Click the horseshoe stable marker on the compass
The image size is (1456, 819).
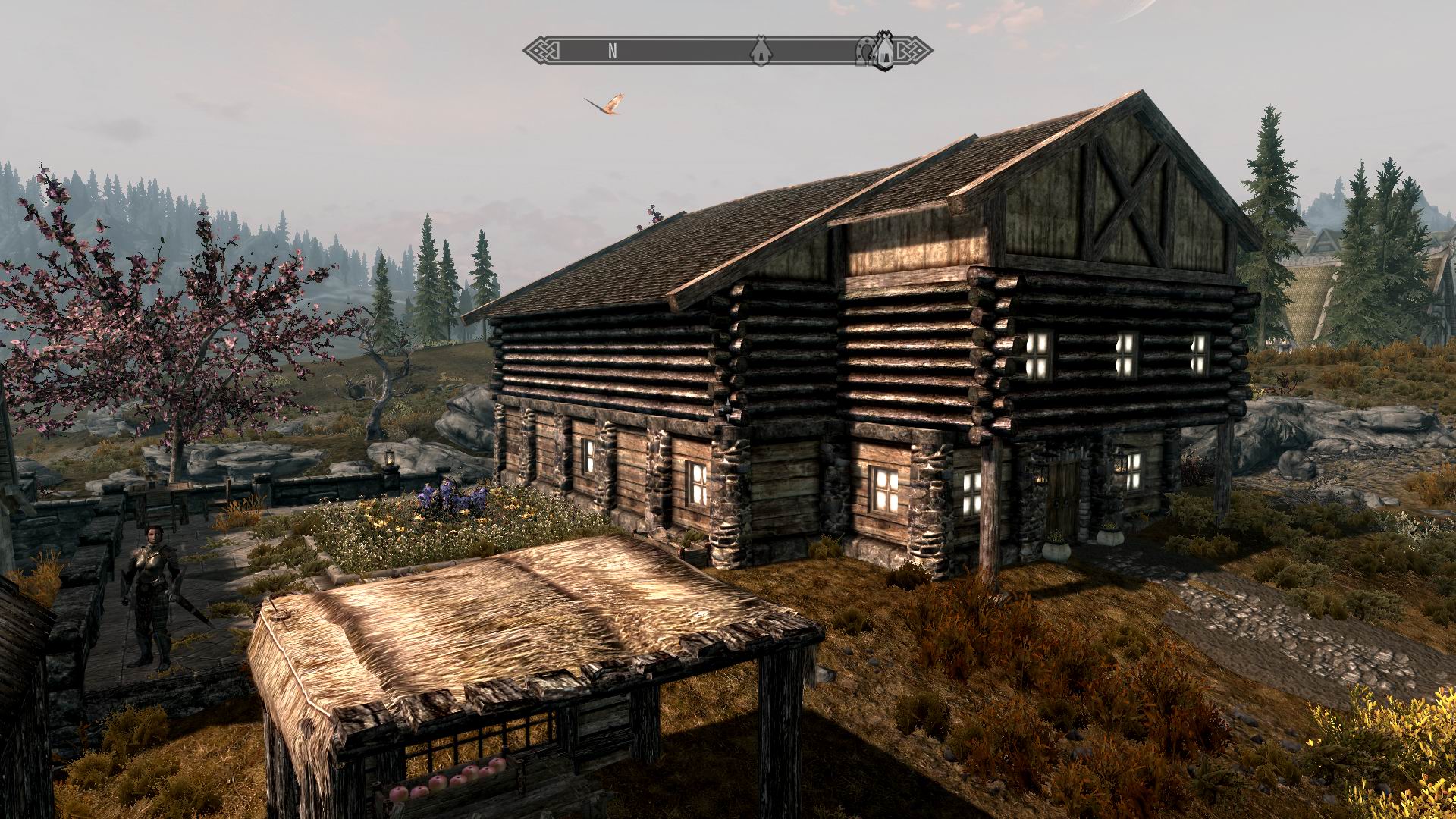coord(865,50)
